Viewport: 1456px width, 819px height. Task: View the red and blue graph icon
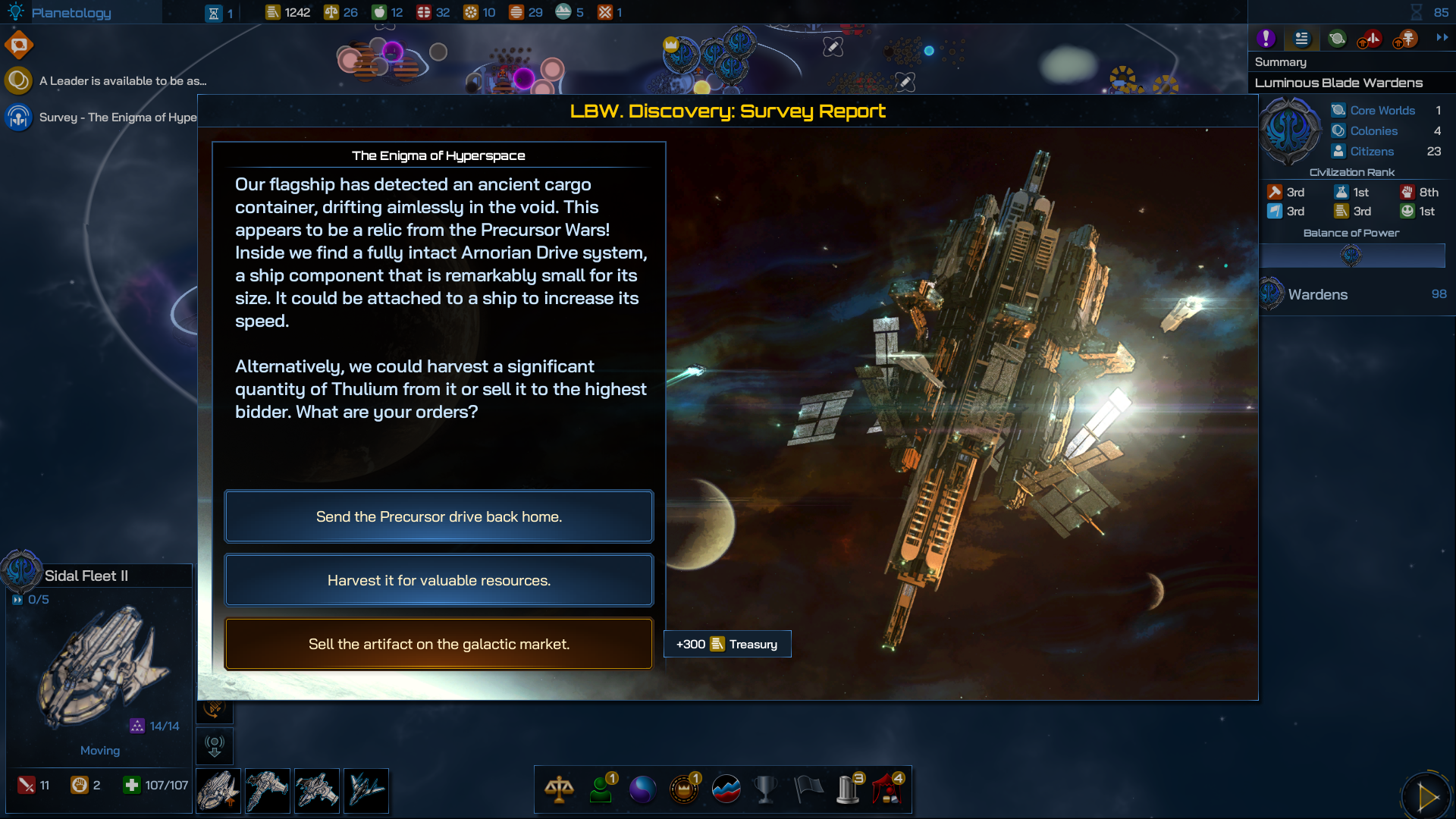(x=726, y=789)
